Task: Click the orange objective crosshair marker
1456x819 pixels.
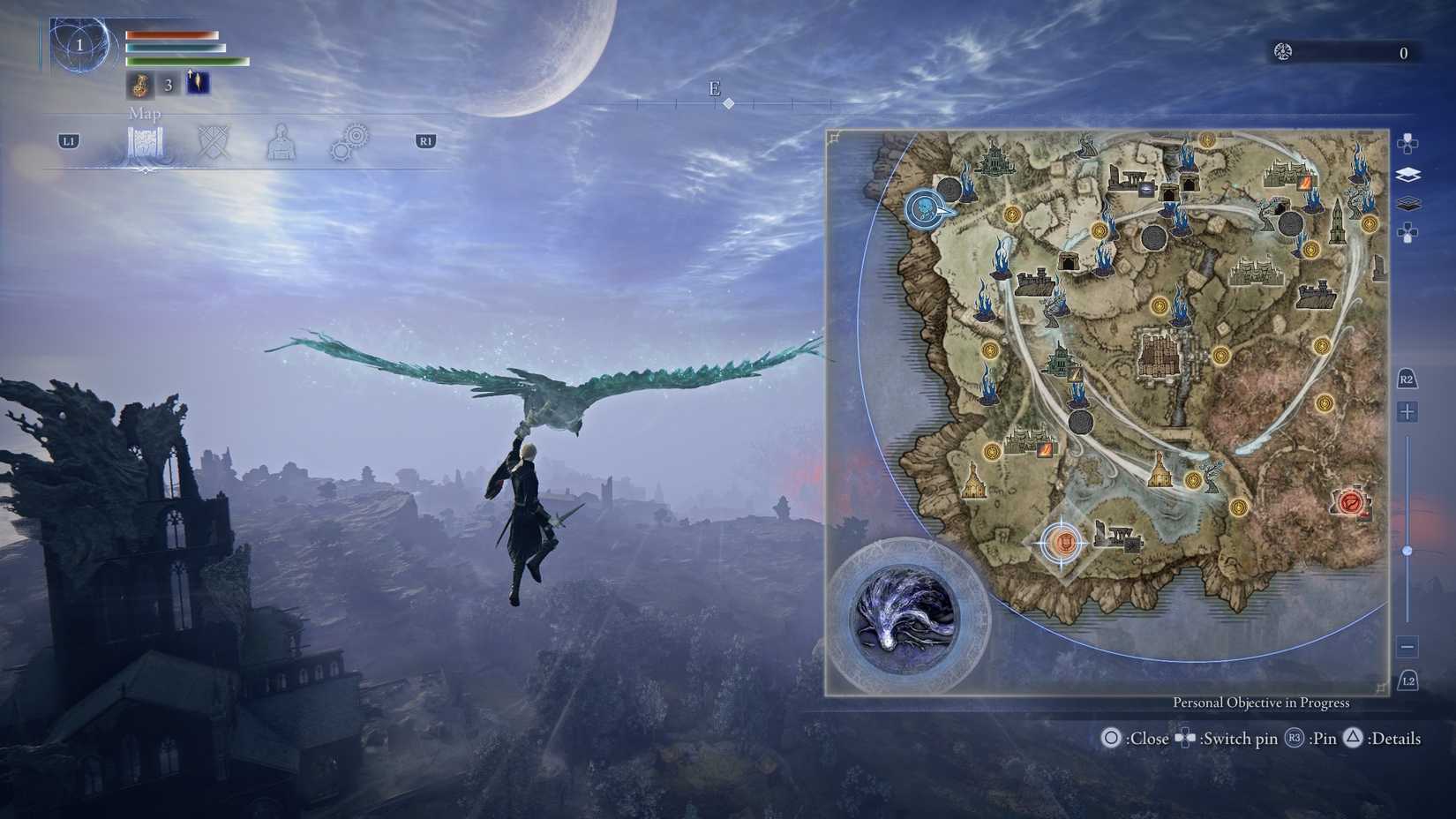Action: pos(1063,545)
